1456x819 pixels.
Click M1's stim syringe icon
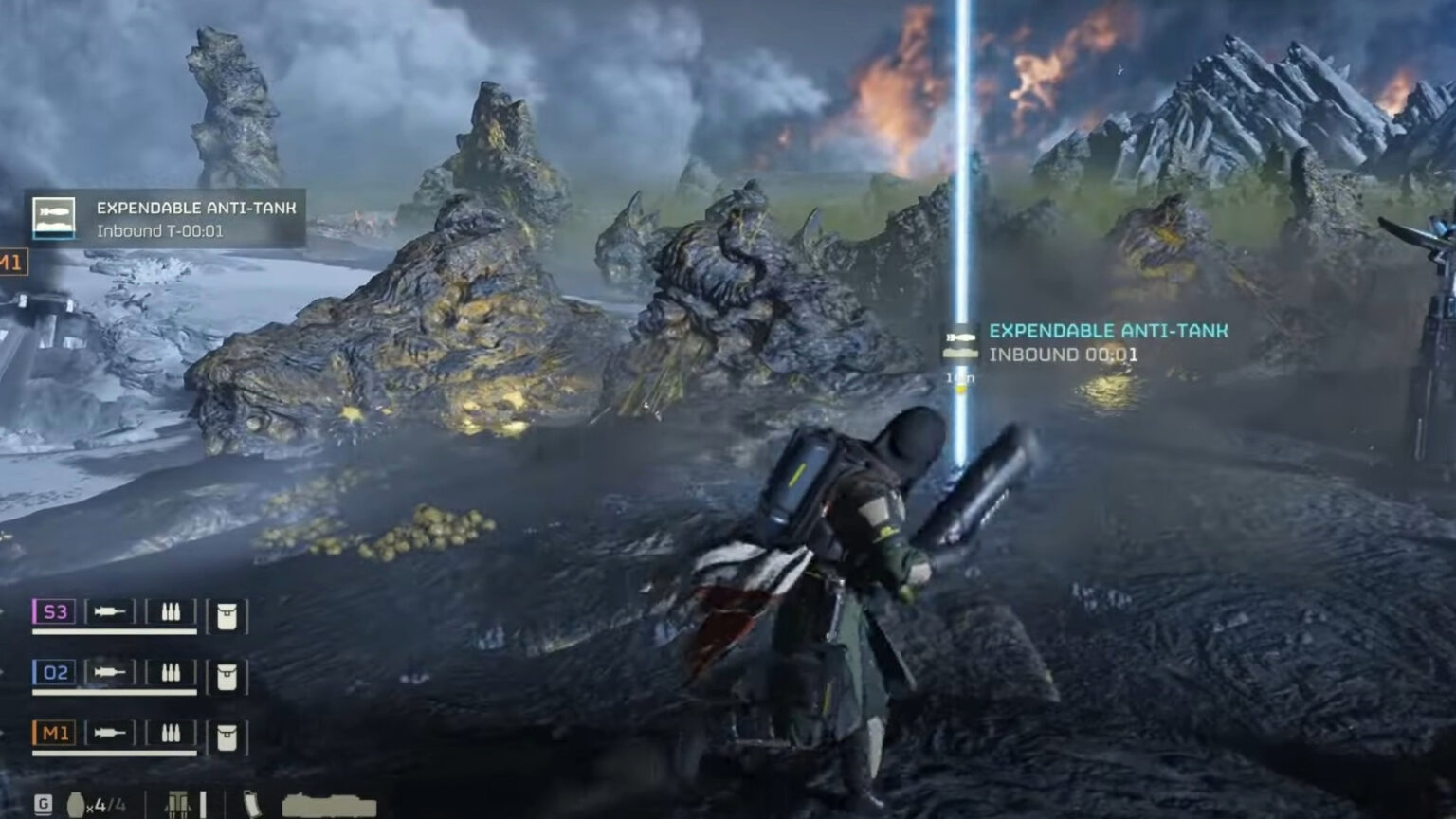click(110, 734)
